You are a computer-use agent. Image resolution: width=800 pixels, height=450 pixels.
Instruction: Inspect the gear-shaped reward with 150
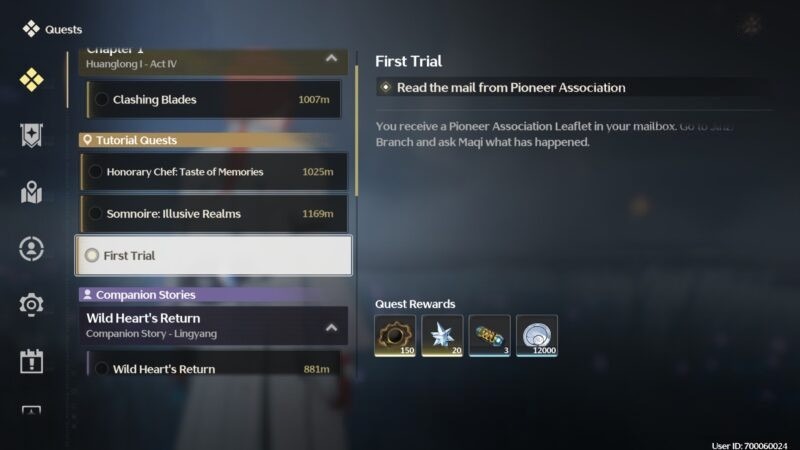[395, 336]
